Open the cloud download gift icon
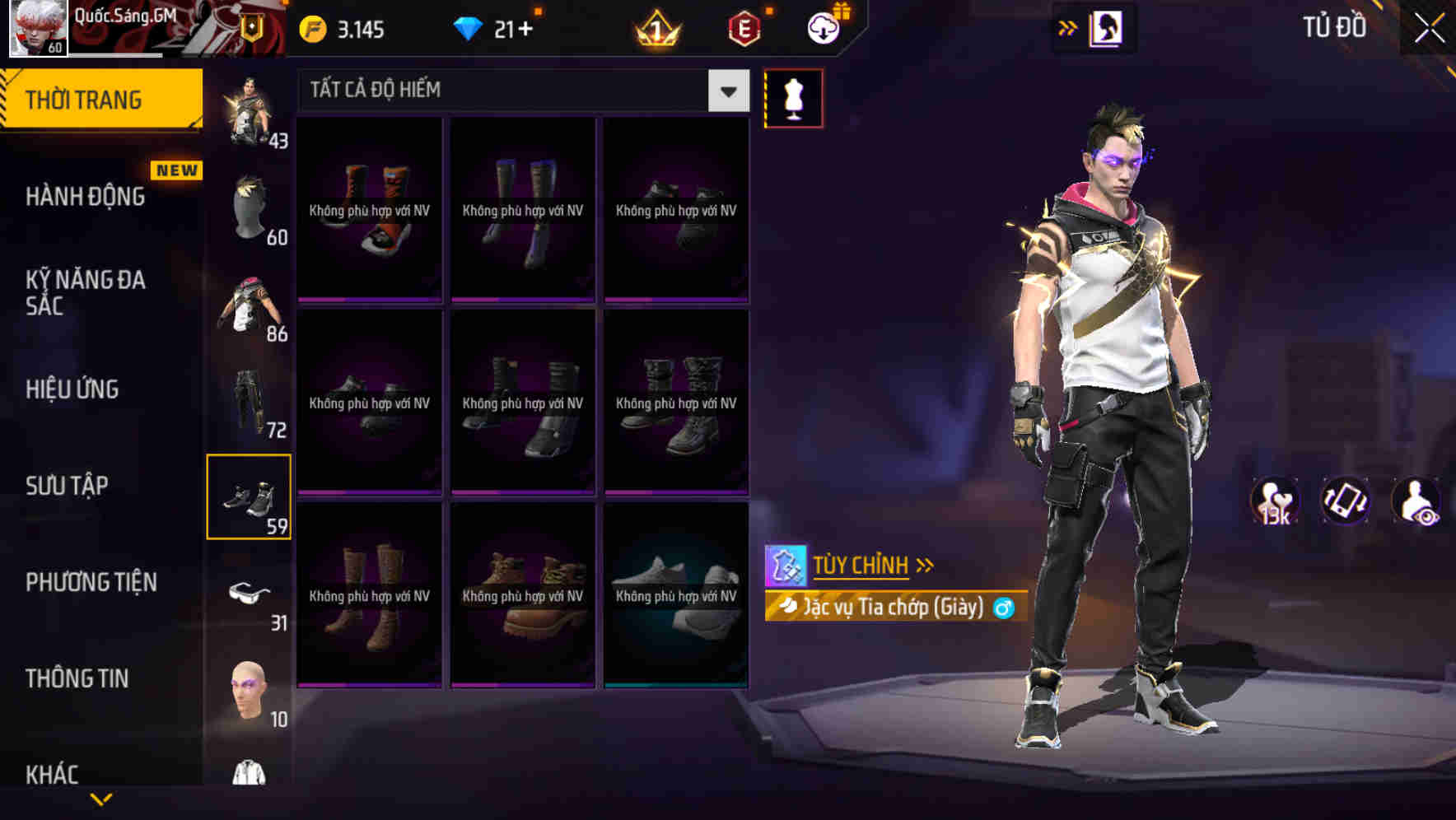Image resolution: width=1456 pixels, height=820 pixels. pos(824,27)
